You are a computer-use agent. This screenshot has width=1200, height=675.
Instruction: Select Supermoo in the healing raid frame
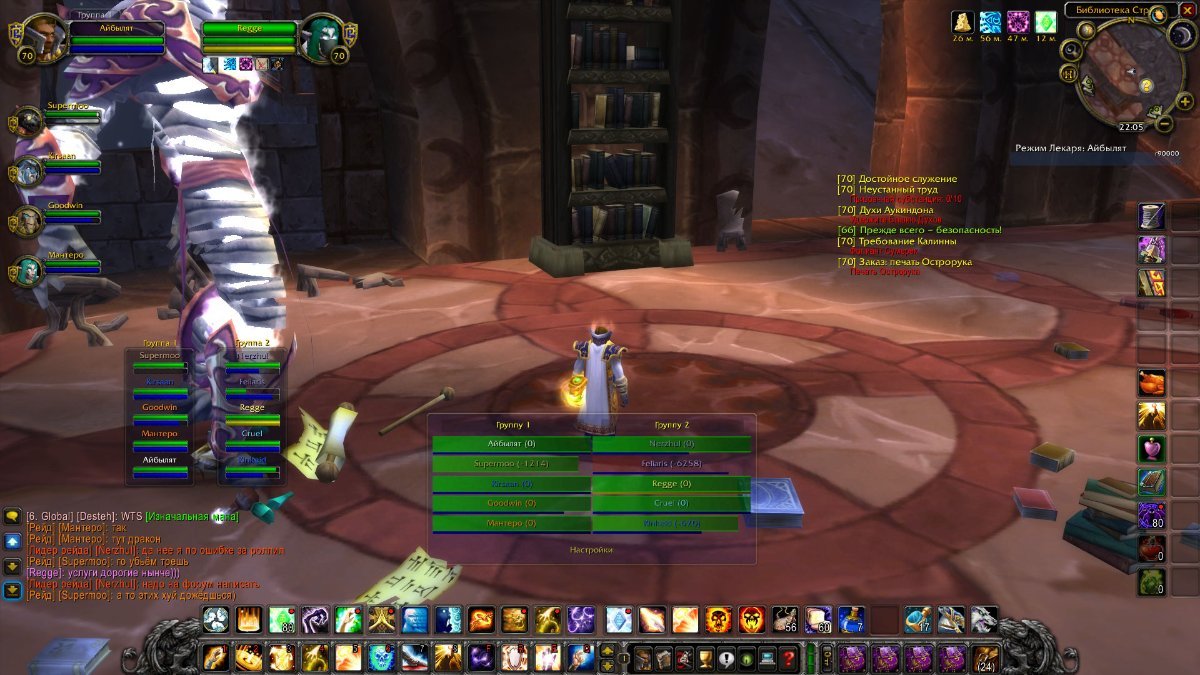pyautogui.click(x=505, y=463)
